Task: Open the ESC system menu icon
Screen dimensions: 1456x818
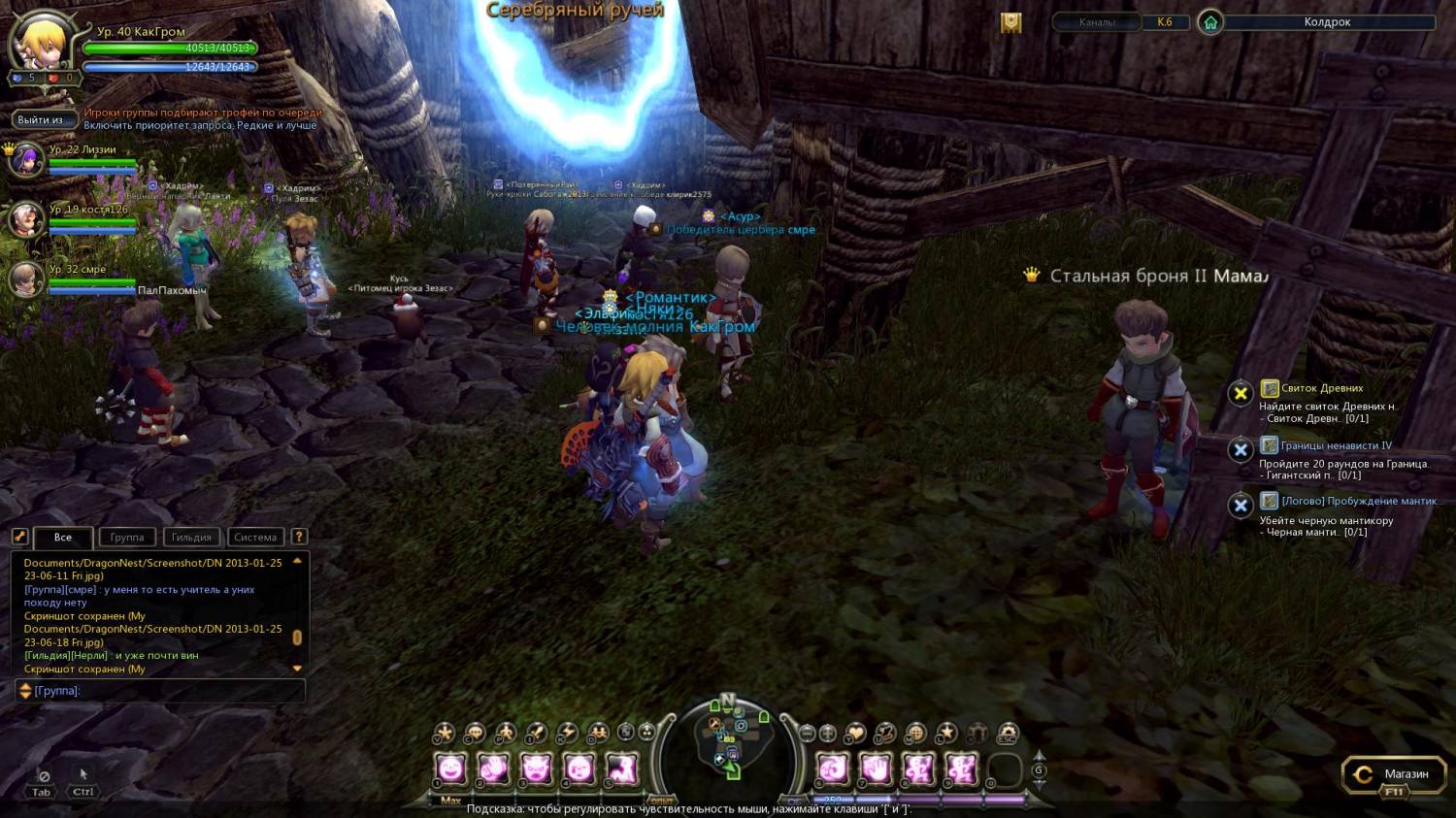Action: [1008, 734]
